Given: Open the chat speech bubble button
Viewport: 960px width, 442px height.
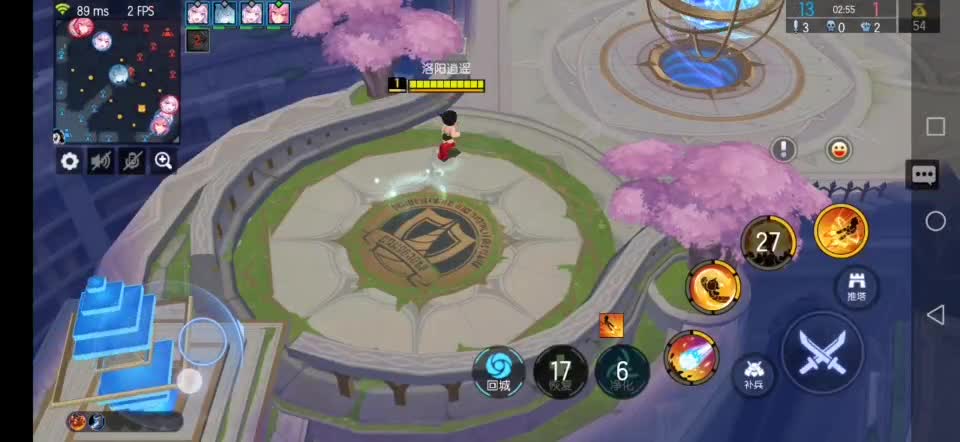Looking at the screenshot, I should (922, 176).
